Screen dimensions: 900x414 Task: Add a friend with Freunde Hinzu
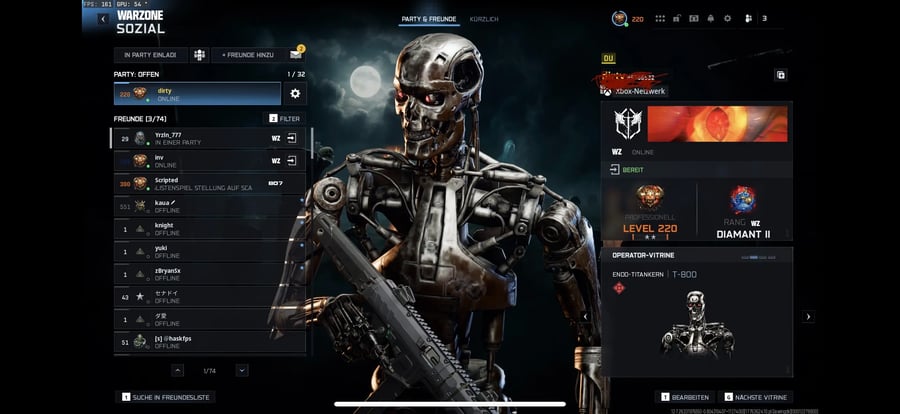pos(247,54)
